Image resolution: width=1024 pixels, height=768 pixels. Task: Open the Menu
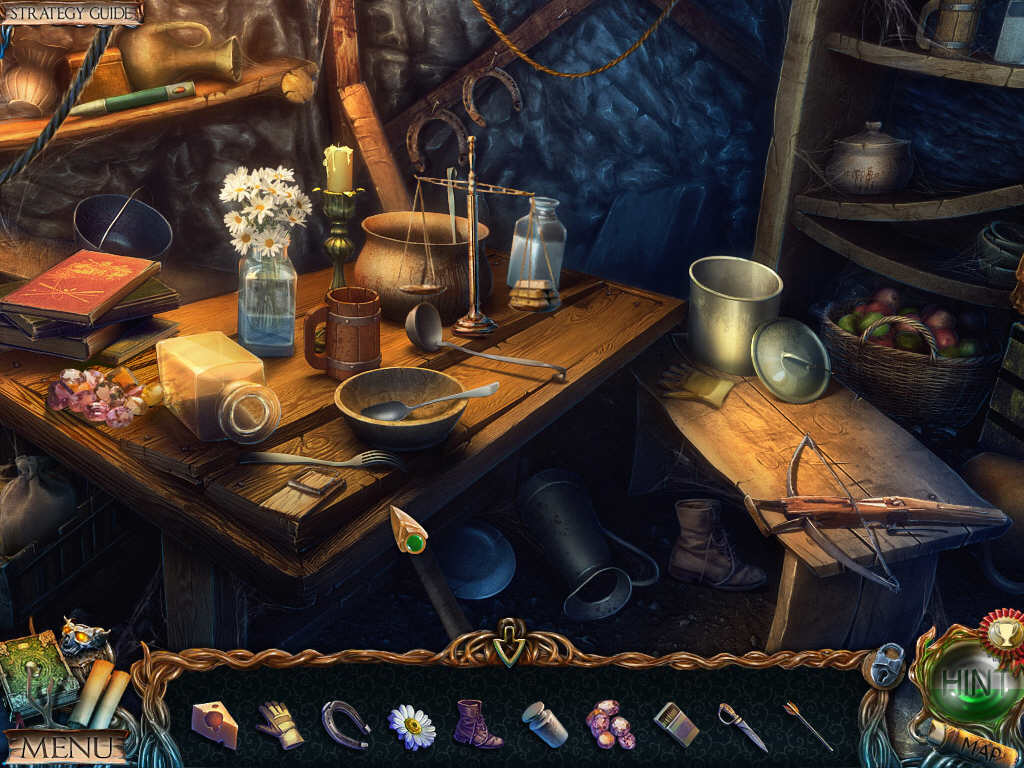tap(66, 746)
